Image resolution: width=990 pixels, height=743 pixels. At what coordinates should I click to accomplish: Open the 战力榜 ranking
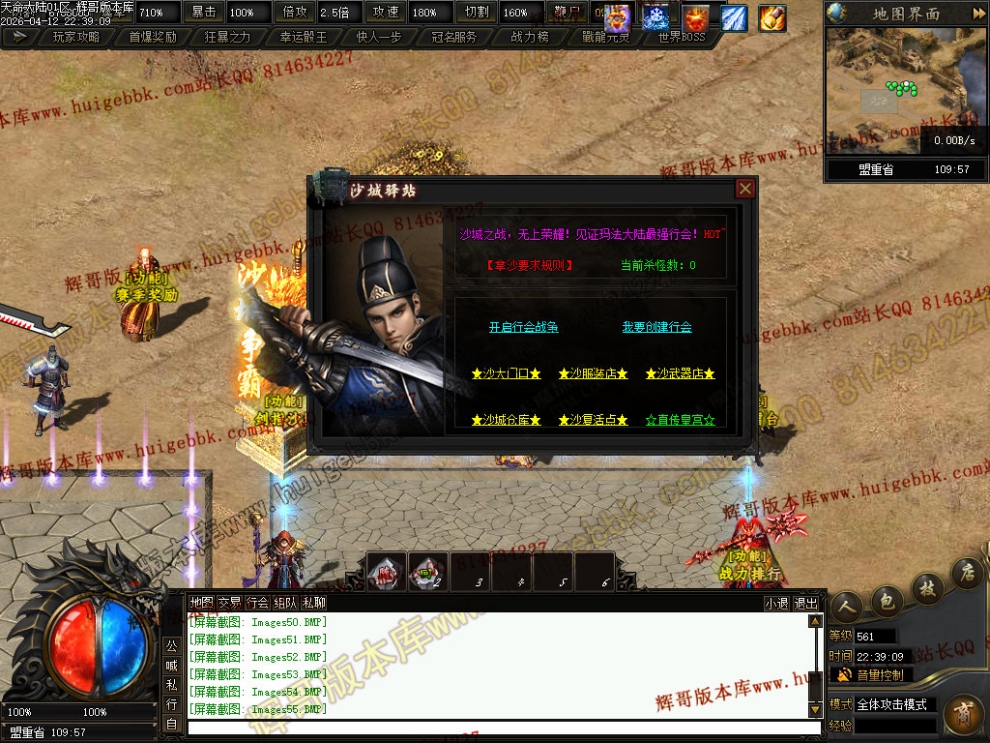(530, 37)
